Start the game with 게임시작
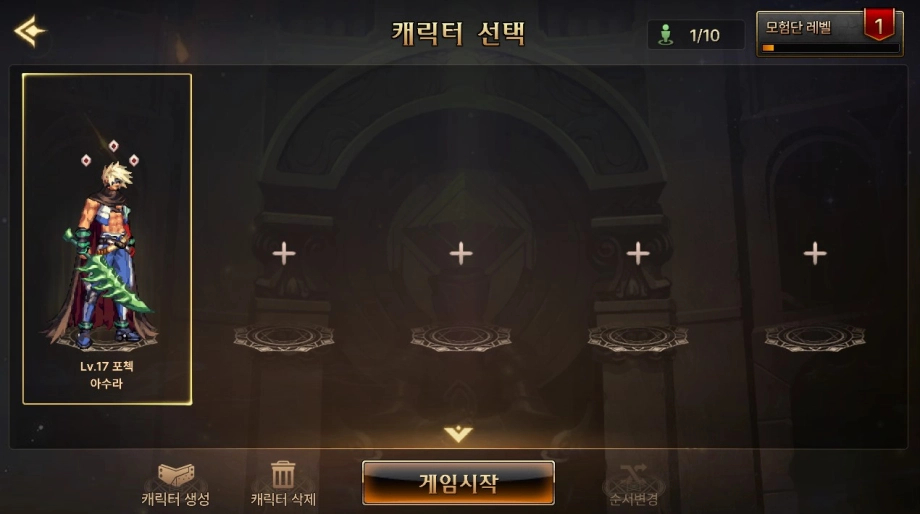The width and height of the screenshot is (920, 514). pos(458,483)
